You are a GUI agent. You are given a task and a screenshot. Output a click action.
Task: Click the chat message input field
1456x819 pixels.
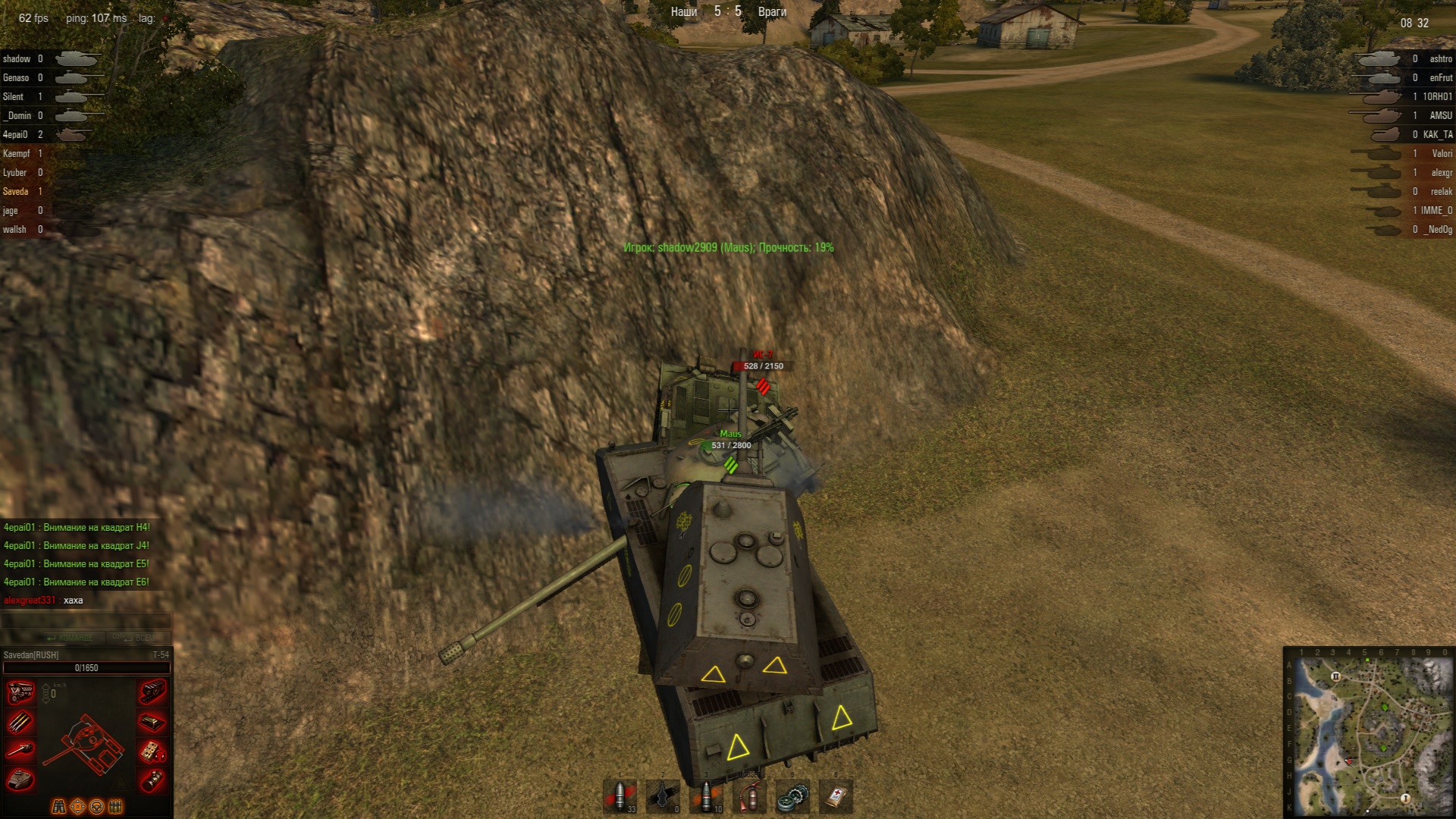tap(86, 621)
